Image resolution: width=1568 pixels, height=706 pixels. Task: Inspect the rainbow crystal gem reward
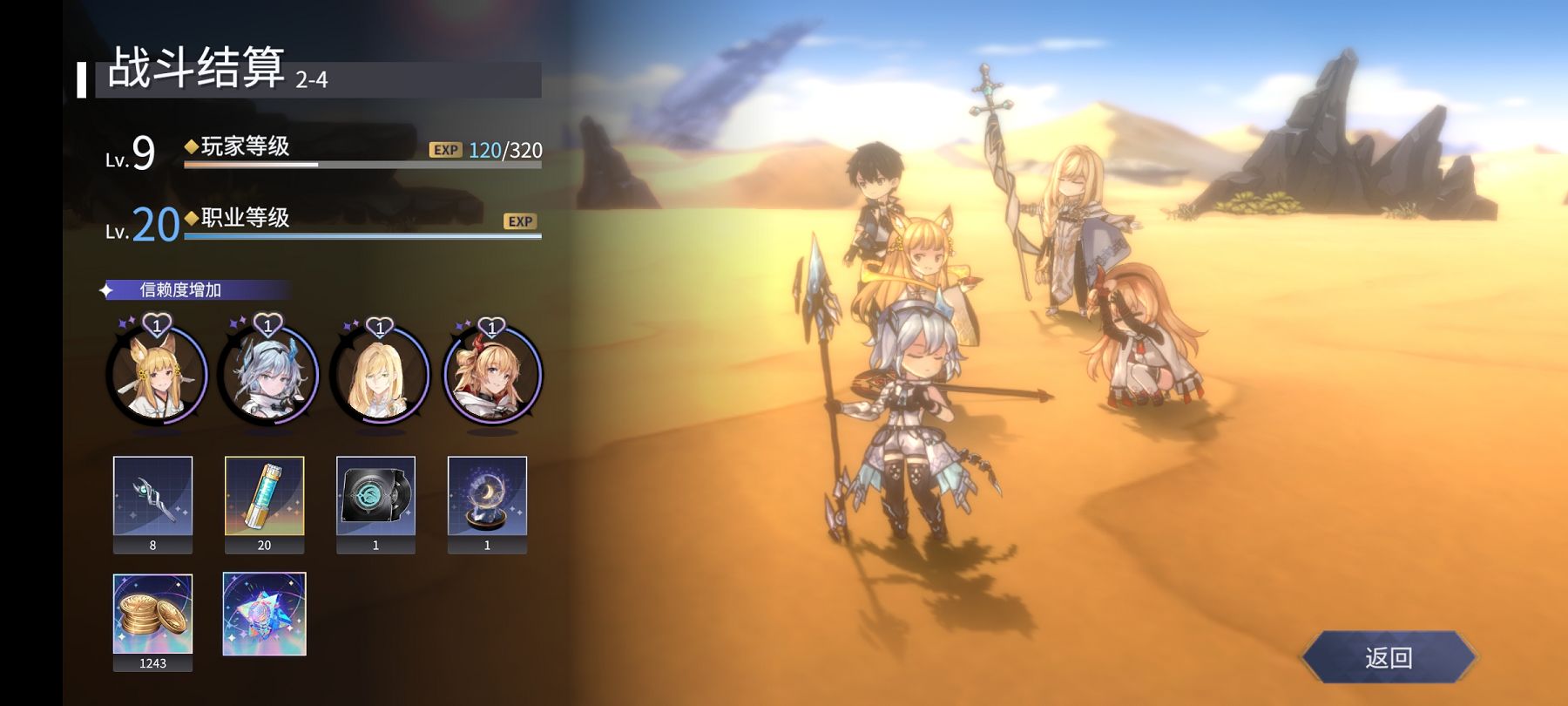pos(264,614)
